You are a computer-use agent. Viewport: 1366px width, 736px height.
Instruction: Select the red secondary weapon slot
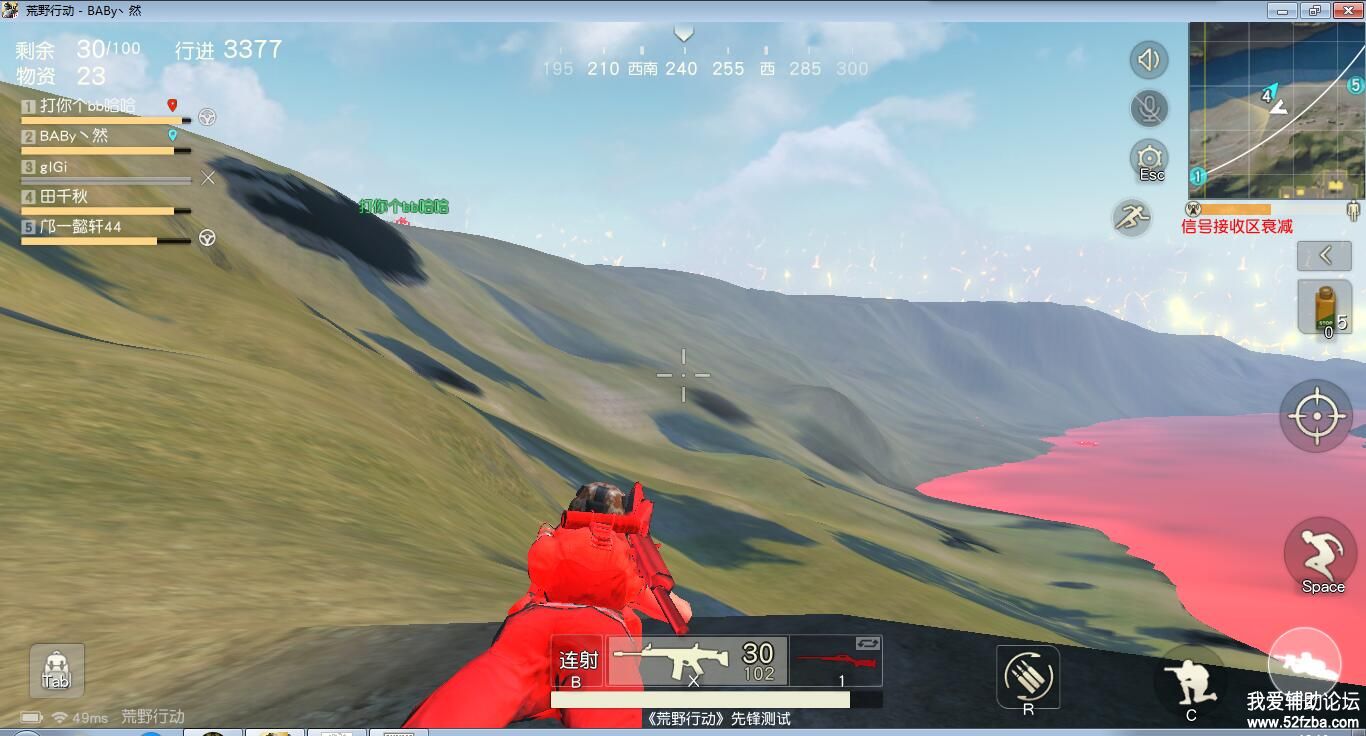pyautogui.click(x=836, y=662)
